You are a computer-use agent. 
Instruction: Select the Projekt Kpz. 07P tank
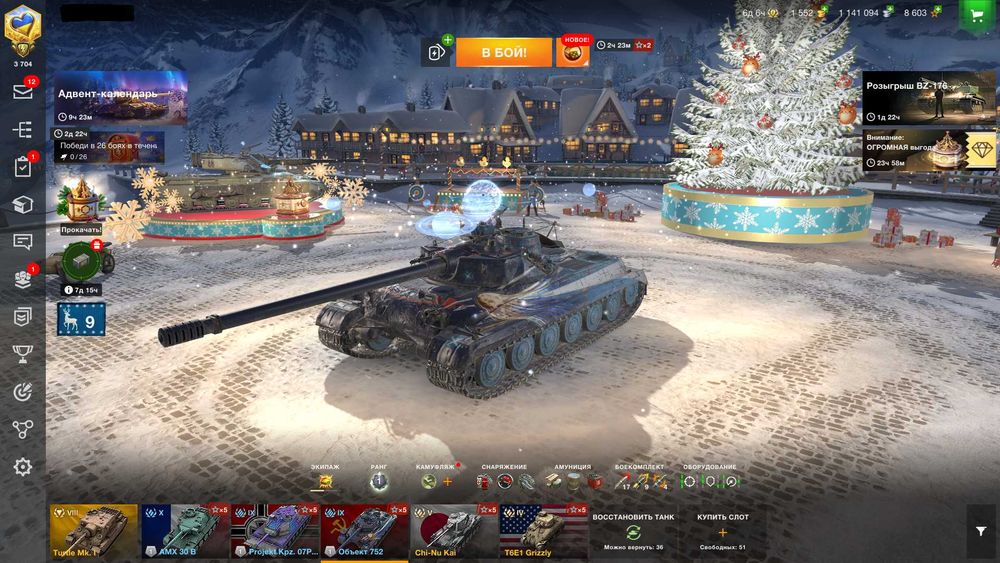coord(275,531)
